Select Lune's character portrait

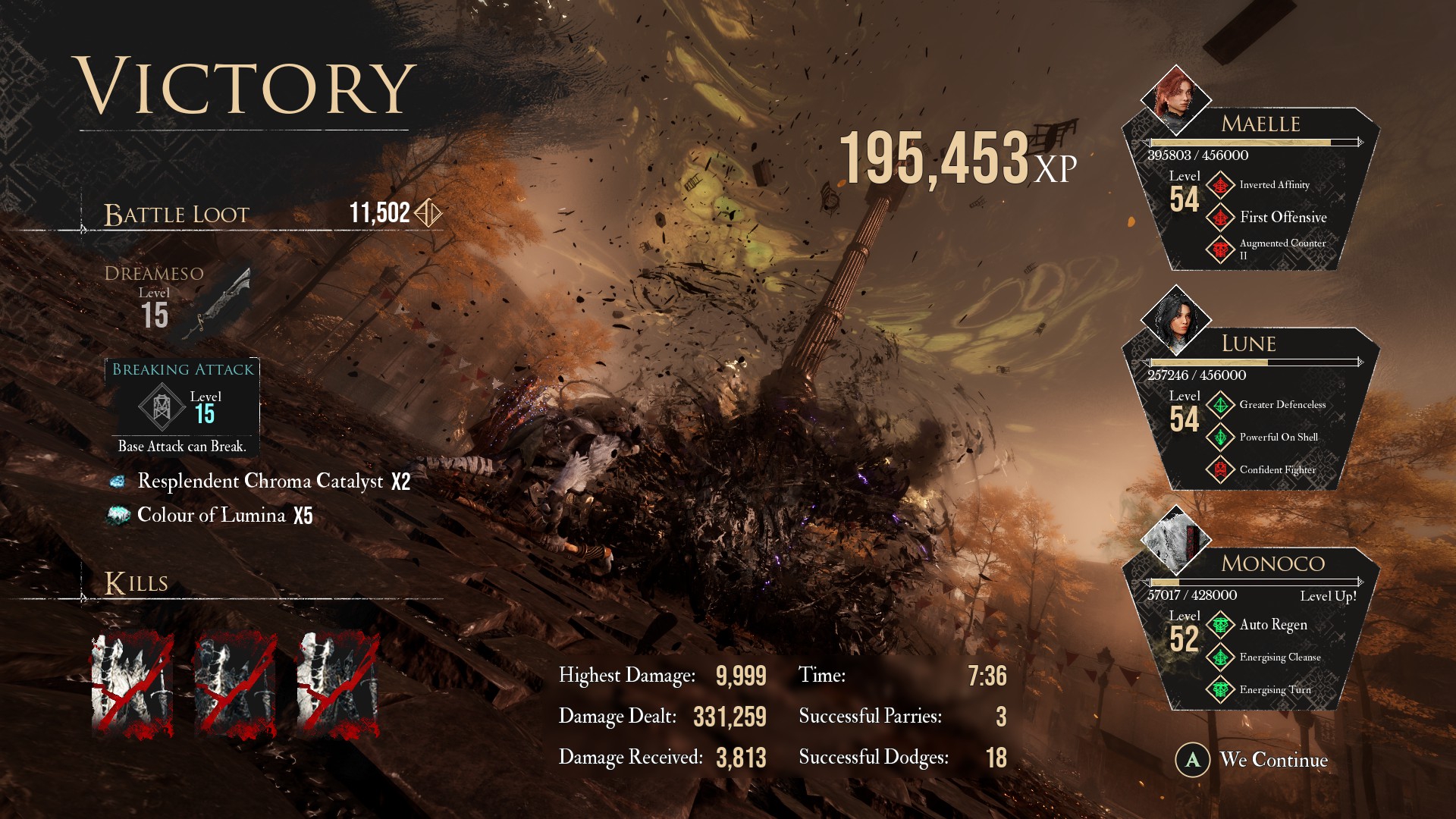[1175, 319]
